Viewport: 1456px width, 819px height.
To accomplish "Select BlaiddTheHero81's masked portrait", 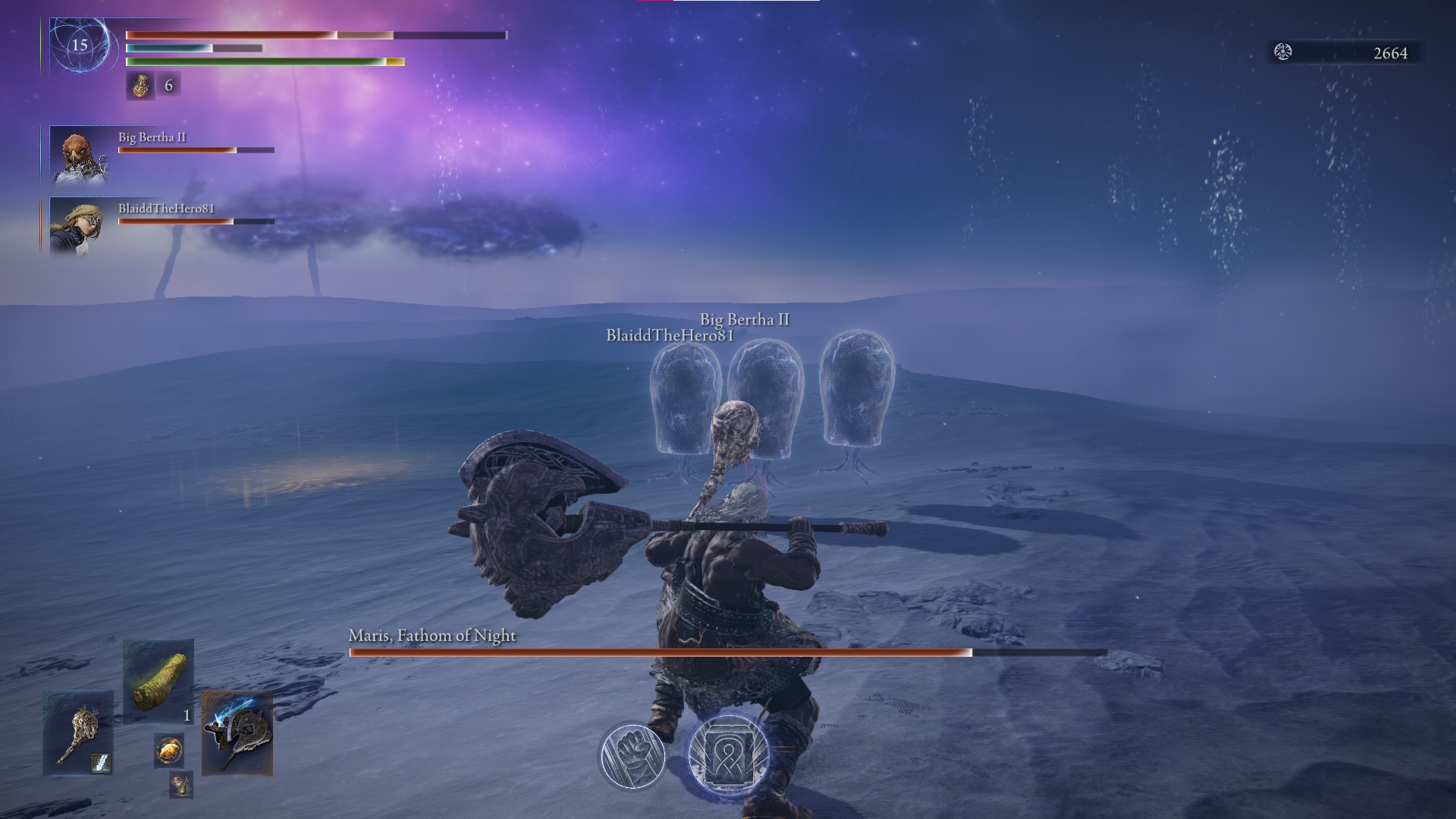I will tap(77, 226).
